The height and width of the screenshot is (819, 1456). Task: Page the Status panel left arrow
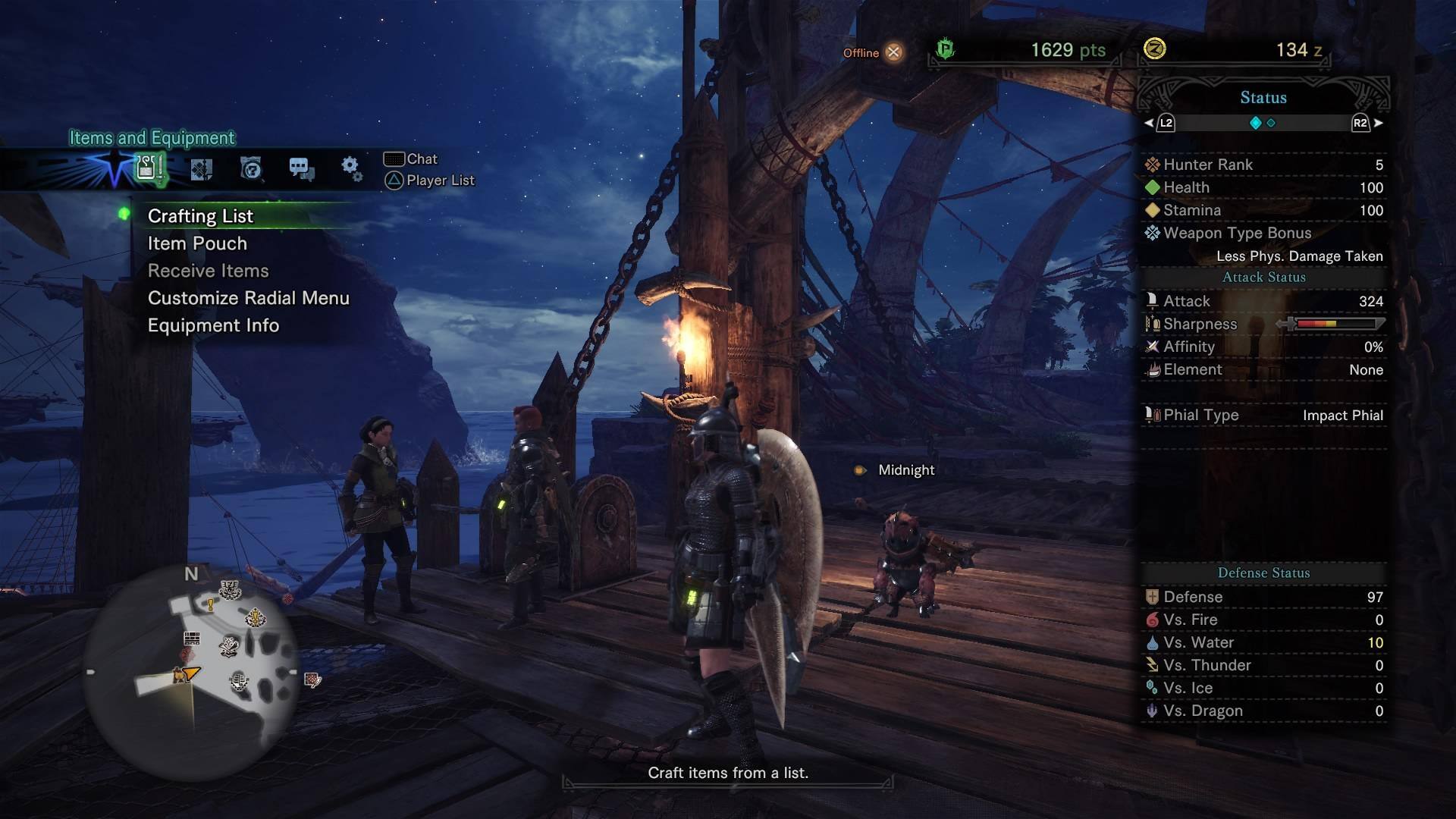(1150, 123)
